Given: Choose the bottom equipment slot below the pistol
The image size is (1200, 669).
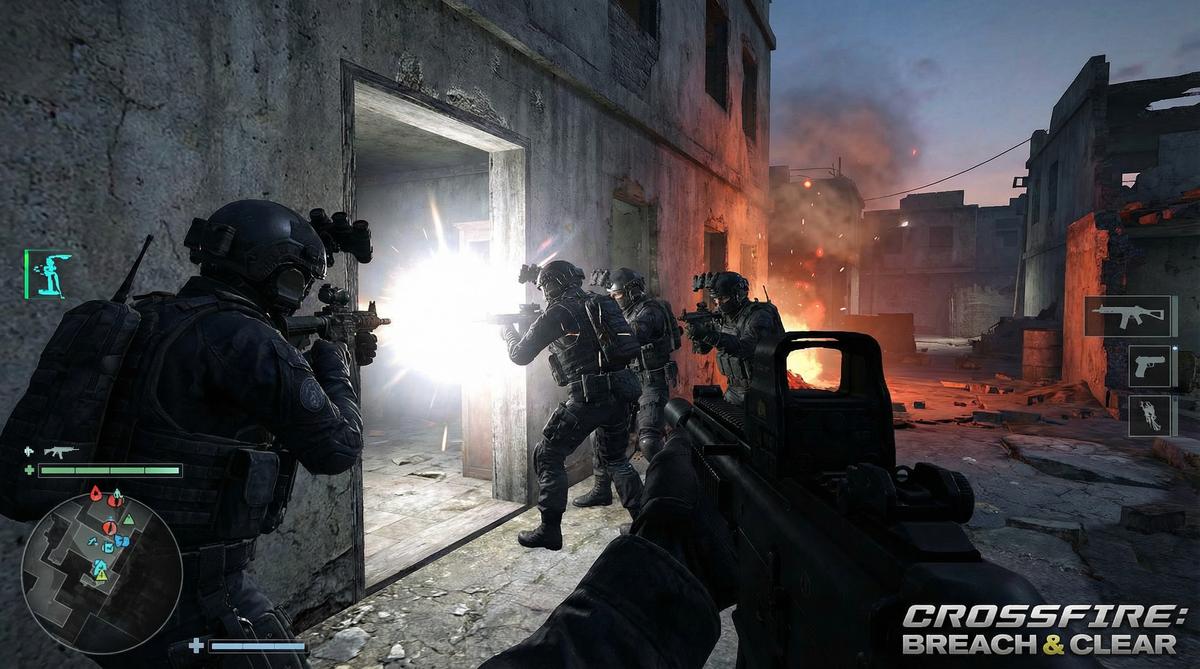Looking at the screenshot, I should click(1149, 415).
